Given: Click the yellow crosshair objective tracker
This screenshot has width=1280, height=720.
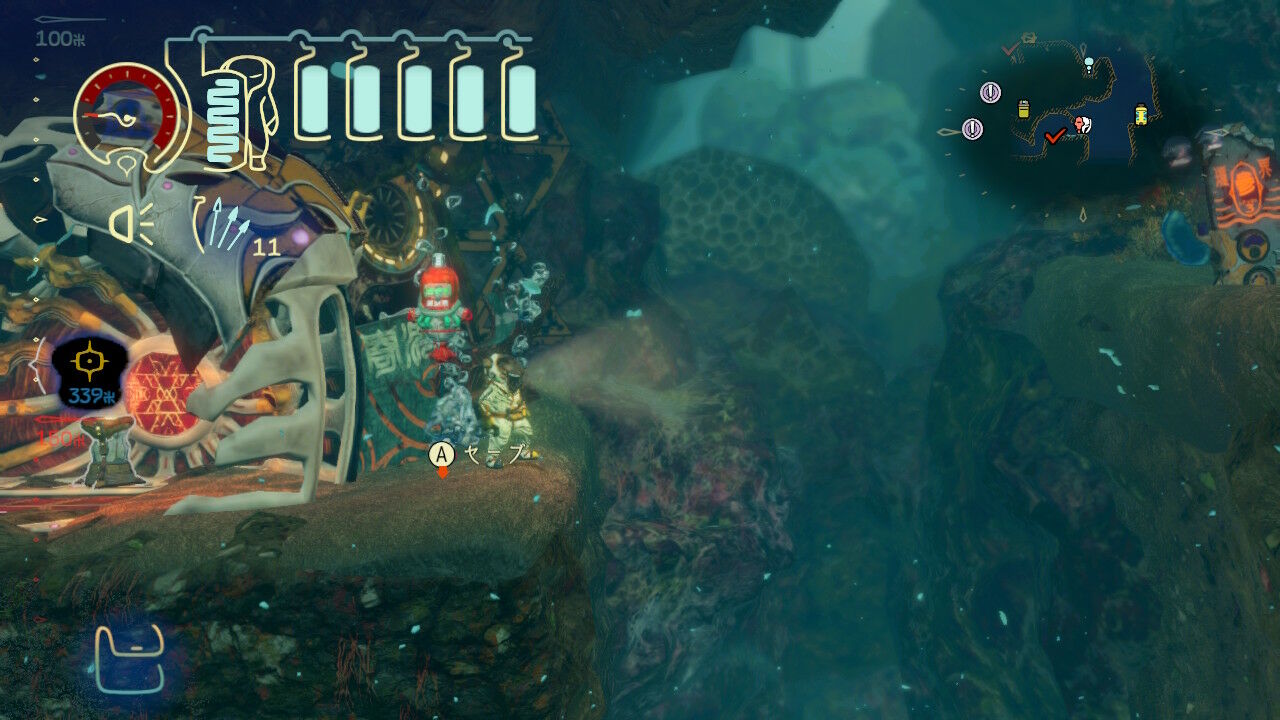Looking at the screenshot, I should [90, 361].
